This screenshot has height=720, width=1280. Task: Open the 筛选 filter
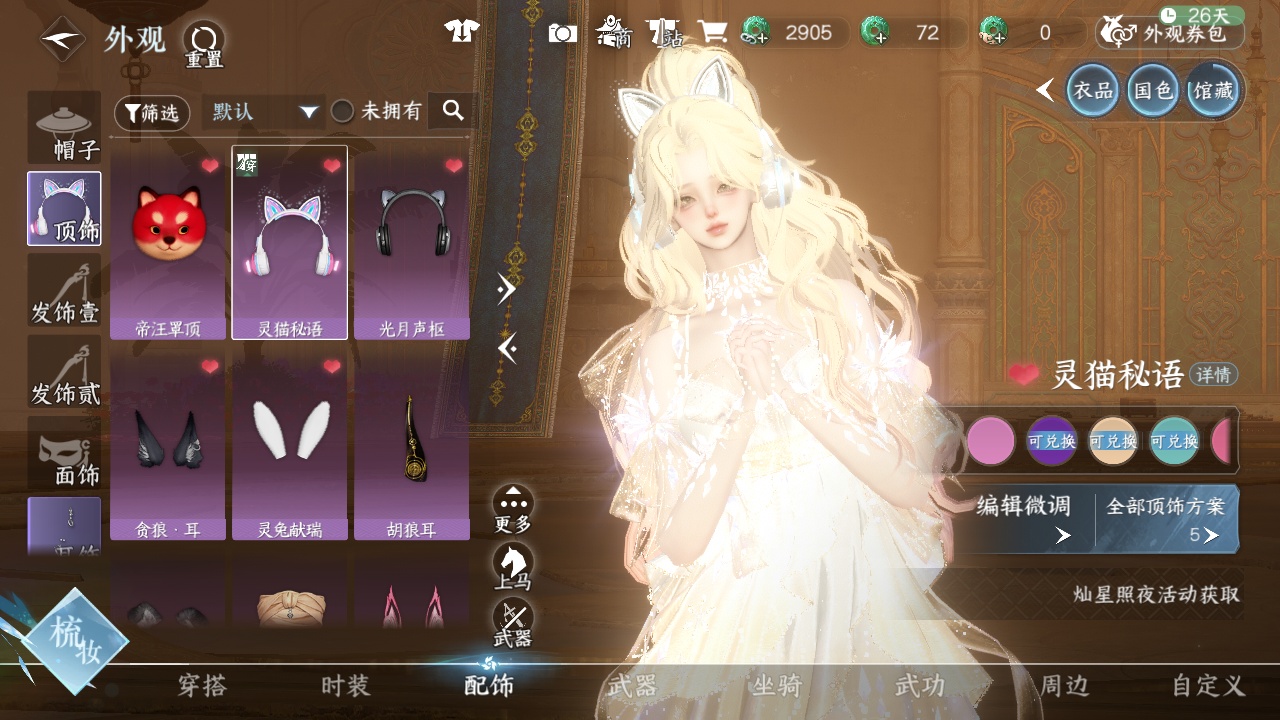click(x=152, y=113)
